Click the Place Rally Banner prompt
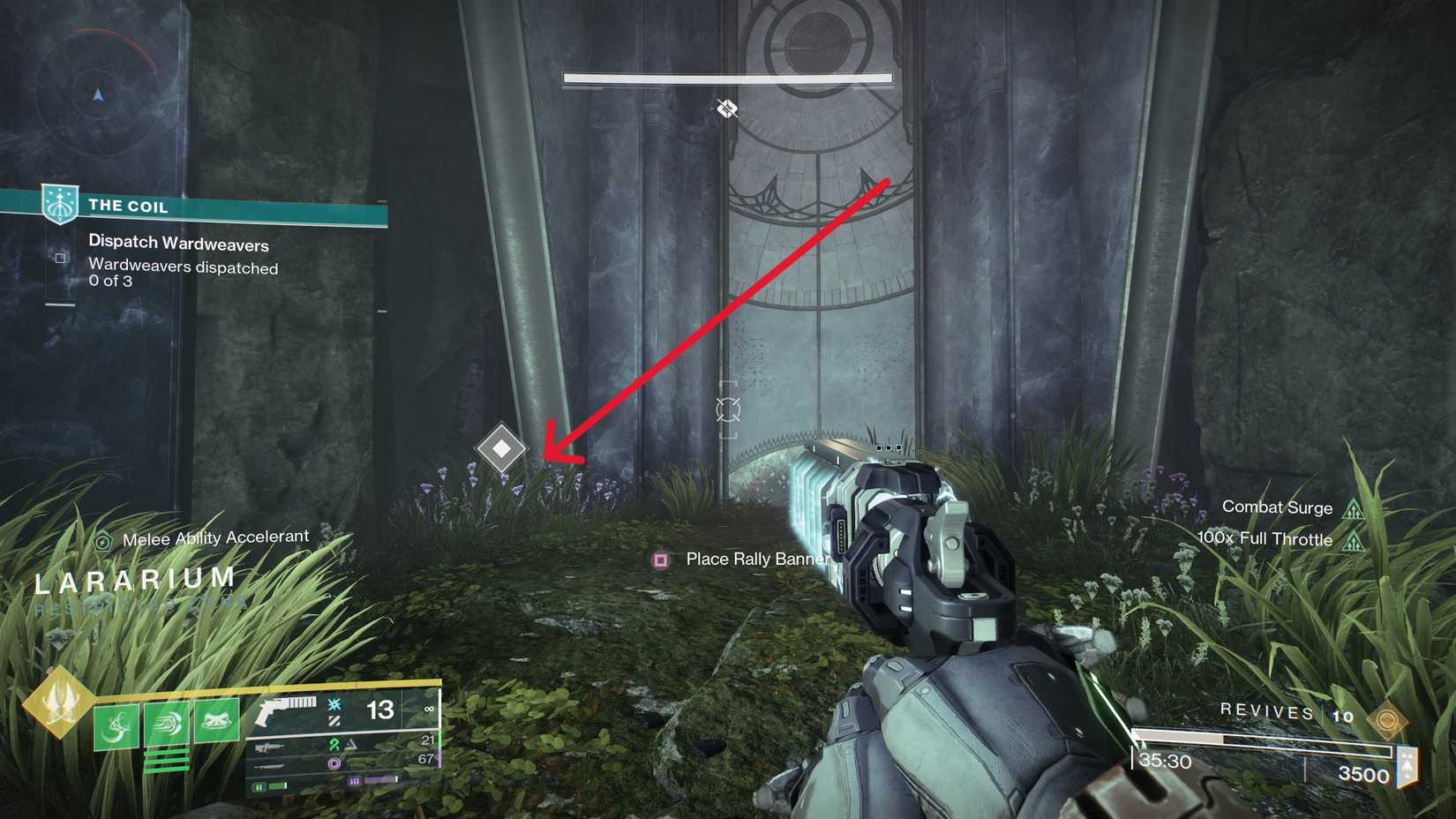This screenshot has width=1456, height=819. 757,559
